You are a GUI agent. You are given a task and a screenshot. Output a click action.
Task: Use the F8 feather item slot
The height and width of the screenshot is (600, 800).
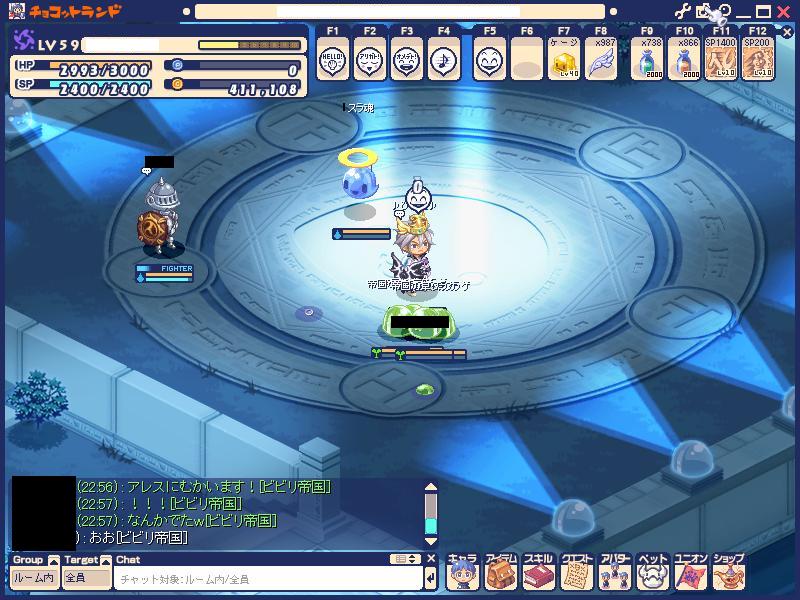(x=600, y=62)
